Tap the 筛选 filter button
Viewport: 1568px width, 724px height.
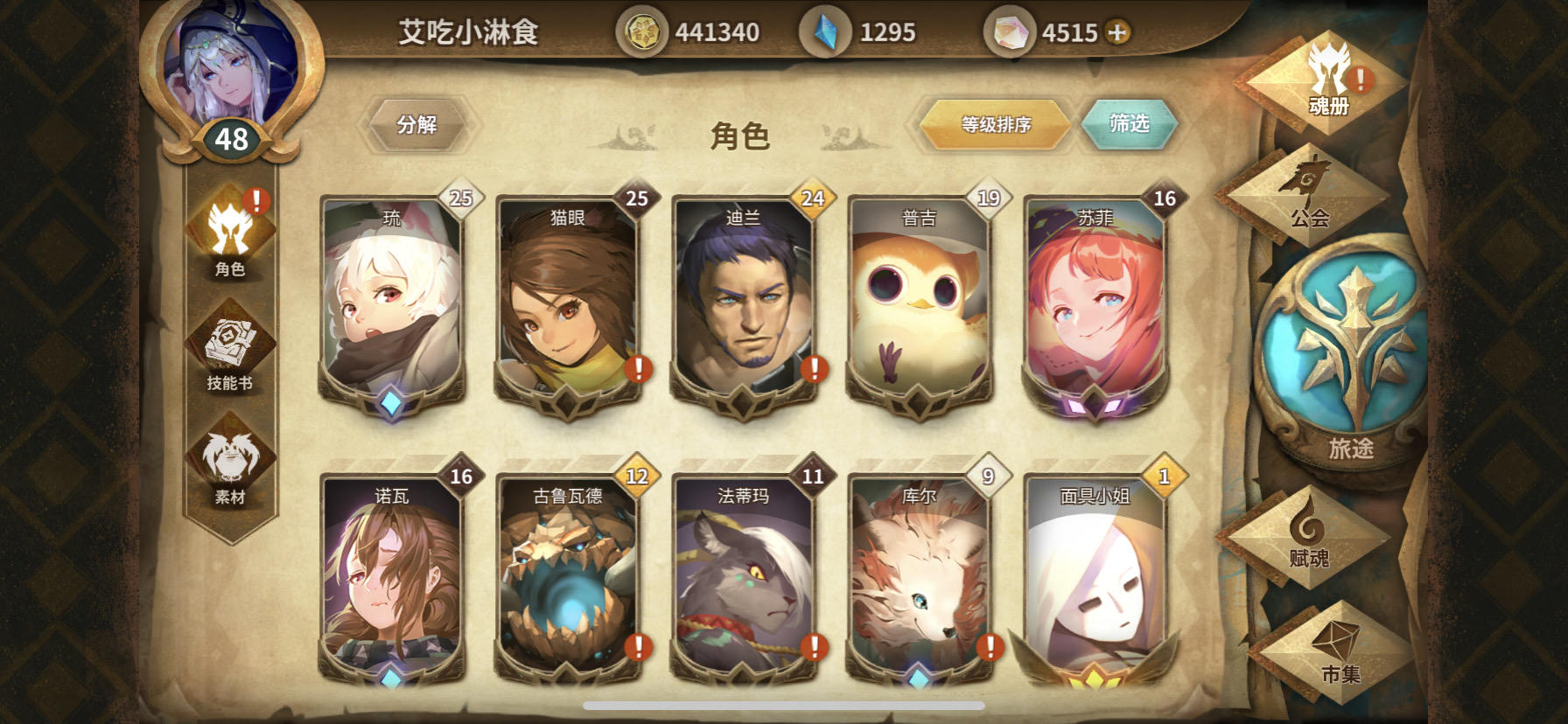pos(1130,124)
